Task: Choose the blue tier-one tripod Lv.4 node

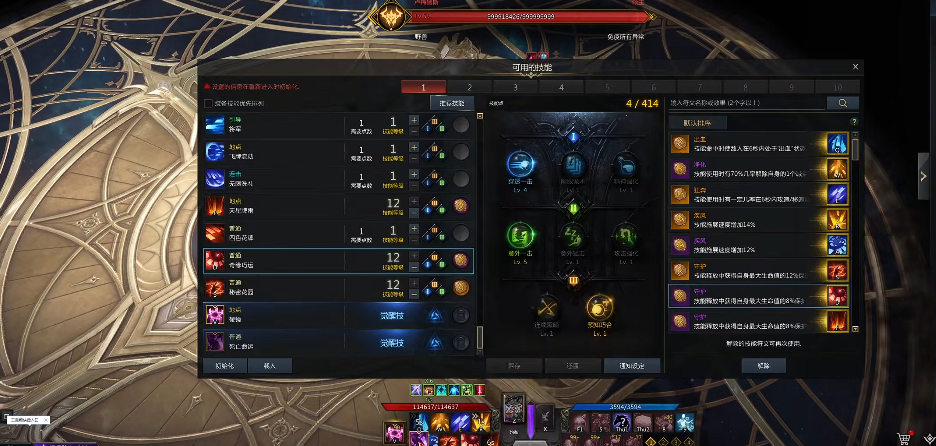Action: [x=520, y=165]
